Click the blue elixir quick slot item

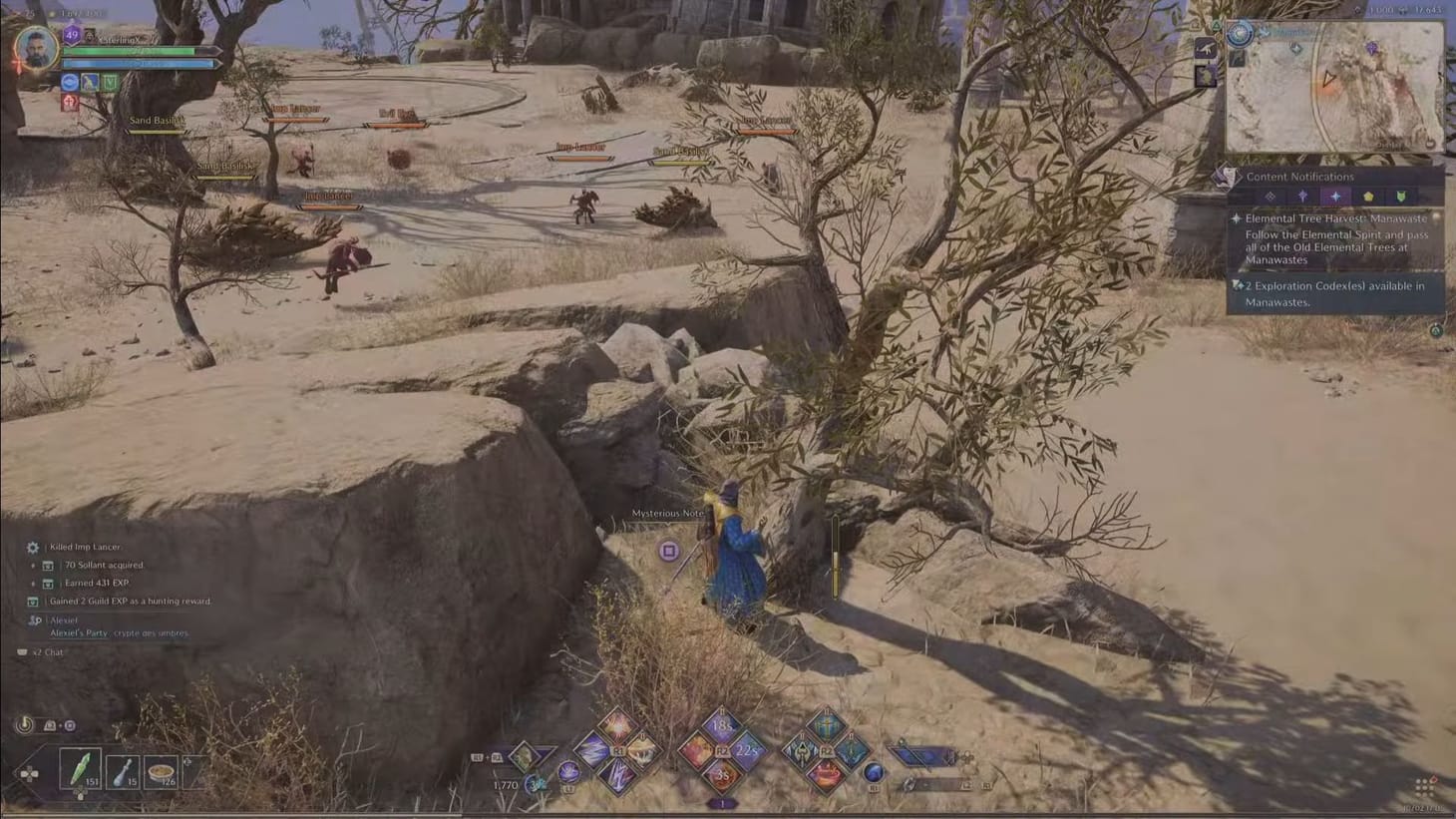pos(124,771)
